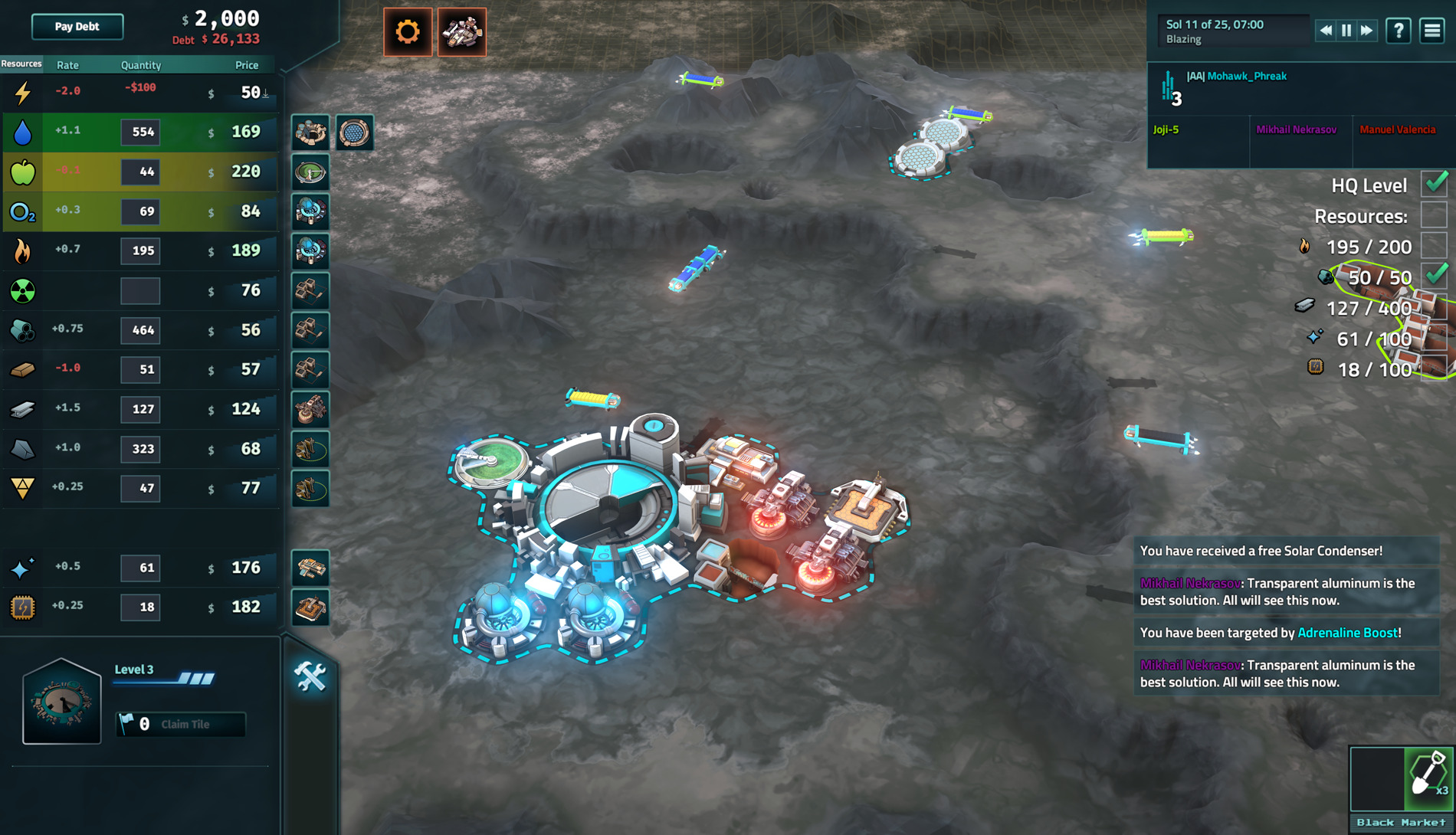Pause the game simulation
1456x835 pixels.
coord(1346,31)
